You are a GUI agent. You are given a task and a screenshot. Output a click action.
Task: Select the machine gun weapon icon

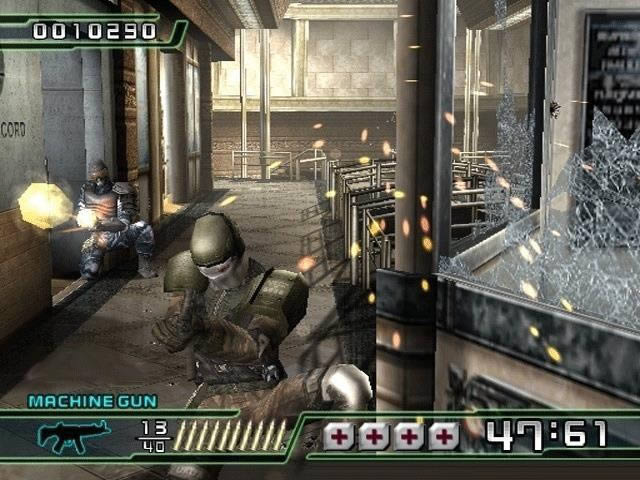point(73,436)
